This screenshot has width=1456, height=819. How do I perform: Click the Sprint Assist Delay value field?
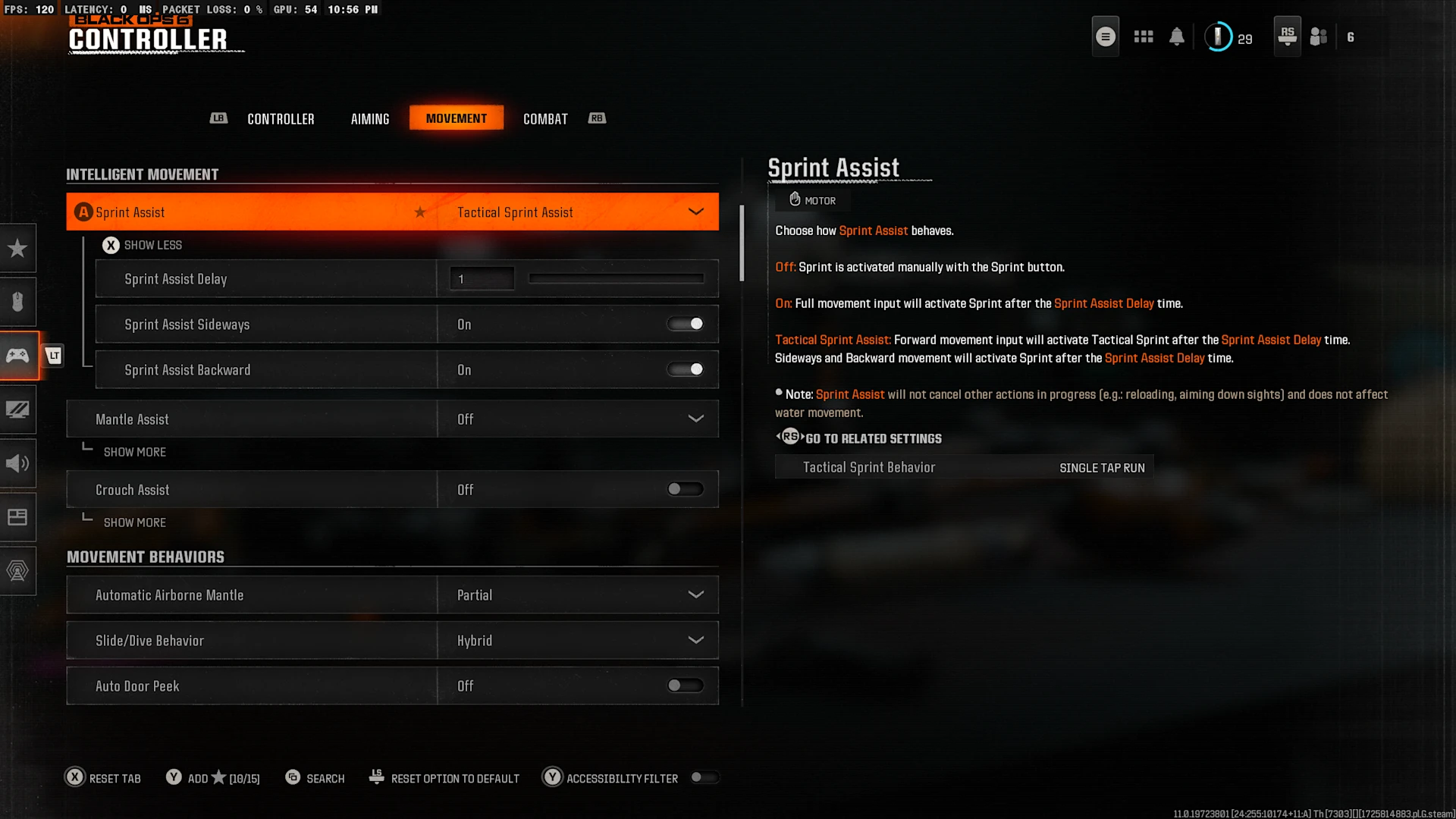[x=482, y=279]
